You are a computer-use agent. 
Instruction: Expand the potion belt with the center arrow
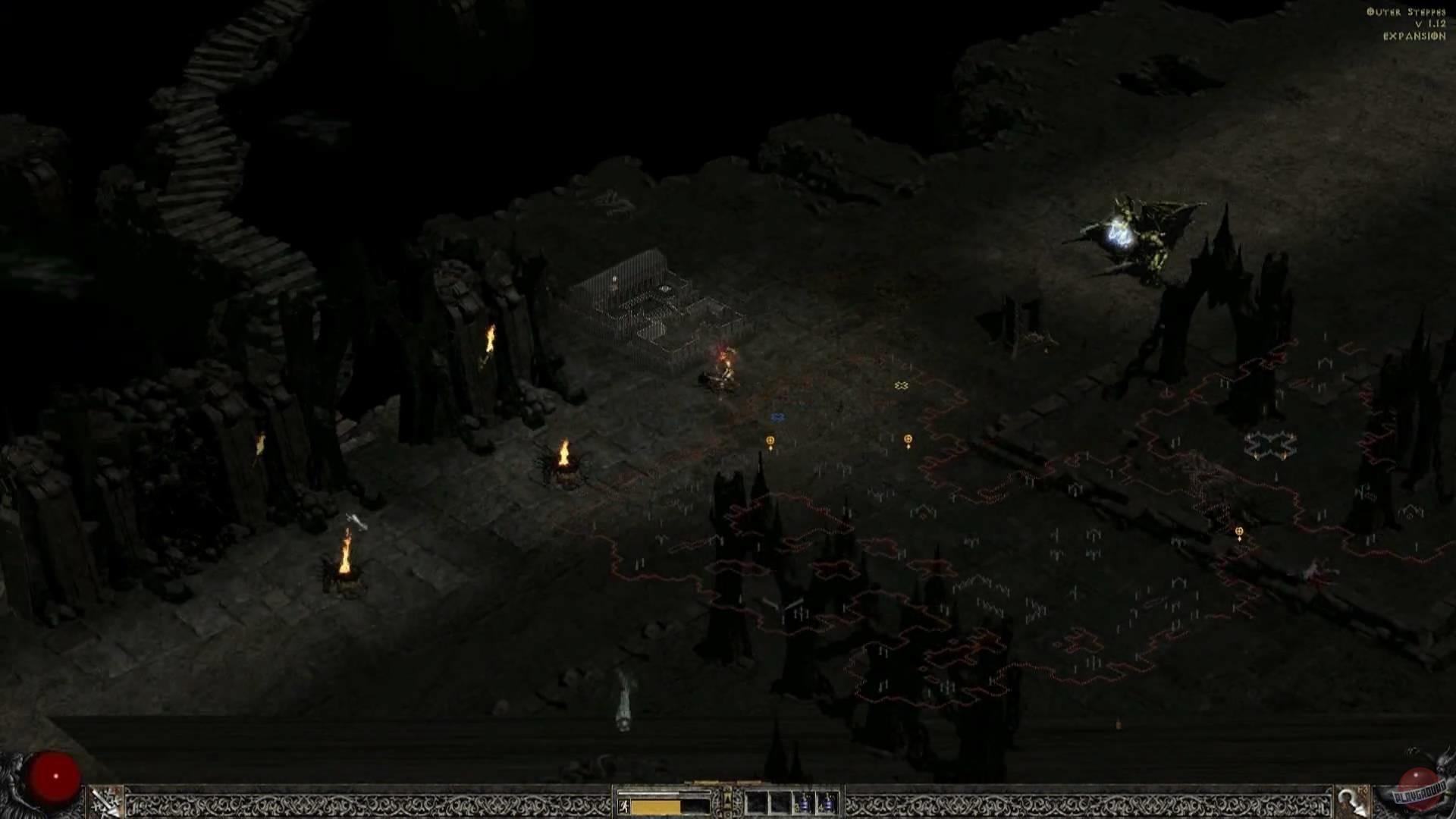728,796
